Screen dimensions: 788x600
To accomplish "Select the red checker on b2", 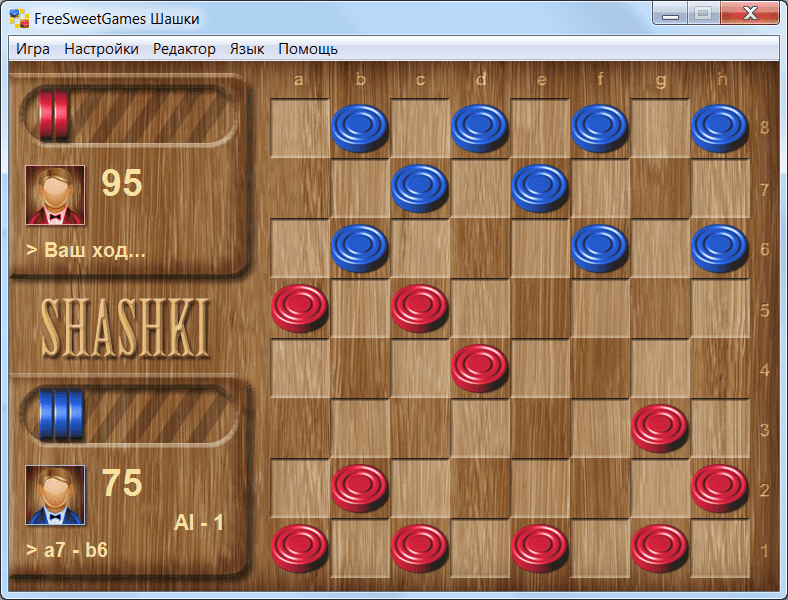I will pos(360,487).
